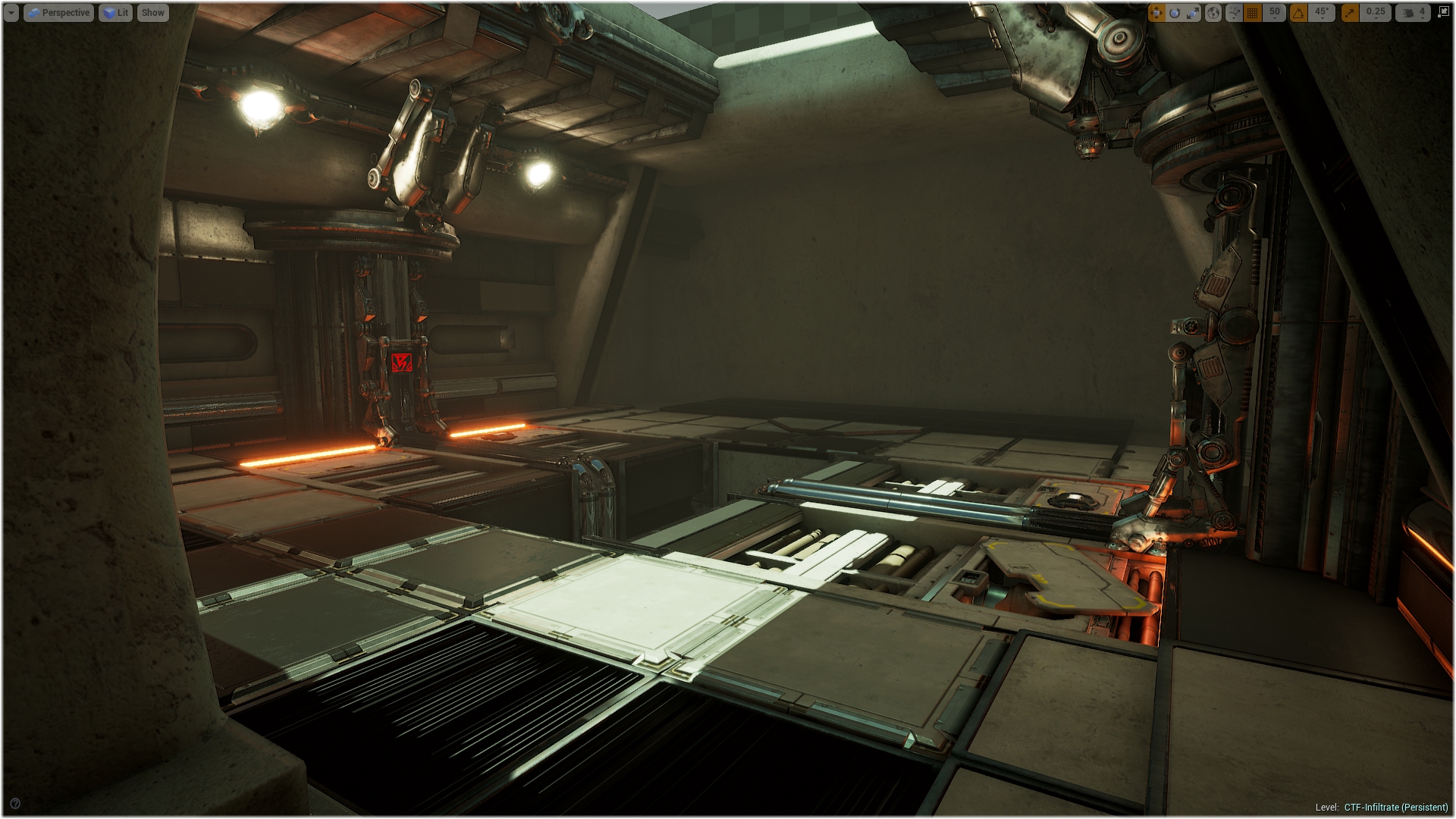Open the viewport options dropdown arrow
Viewport: 1456px width, 819px height.
(11, 13)
